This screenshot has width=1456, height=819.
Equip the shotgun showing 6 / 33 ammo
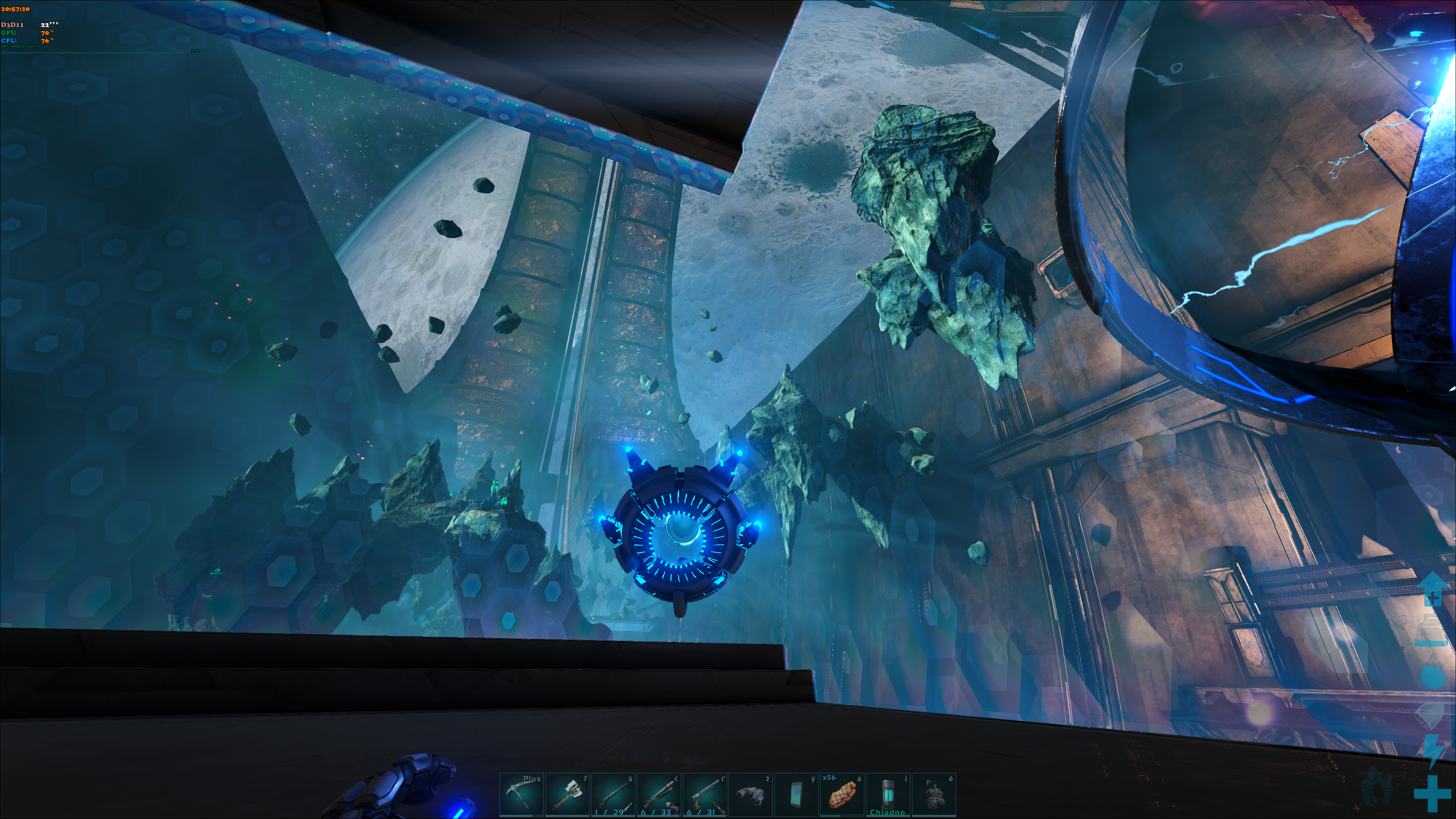(659, 795)
